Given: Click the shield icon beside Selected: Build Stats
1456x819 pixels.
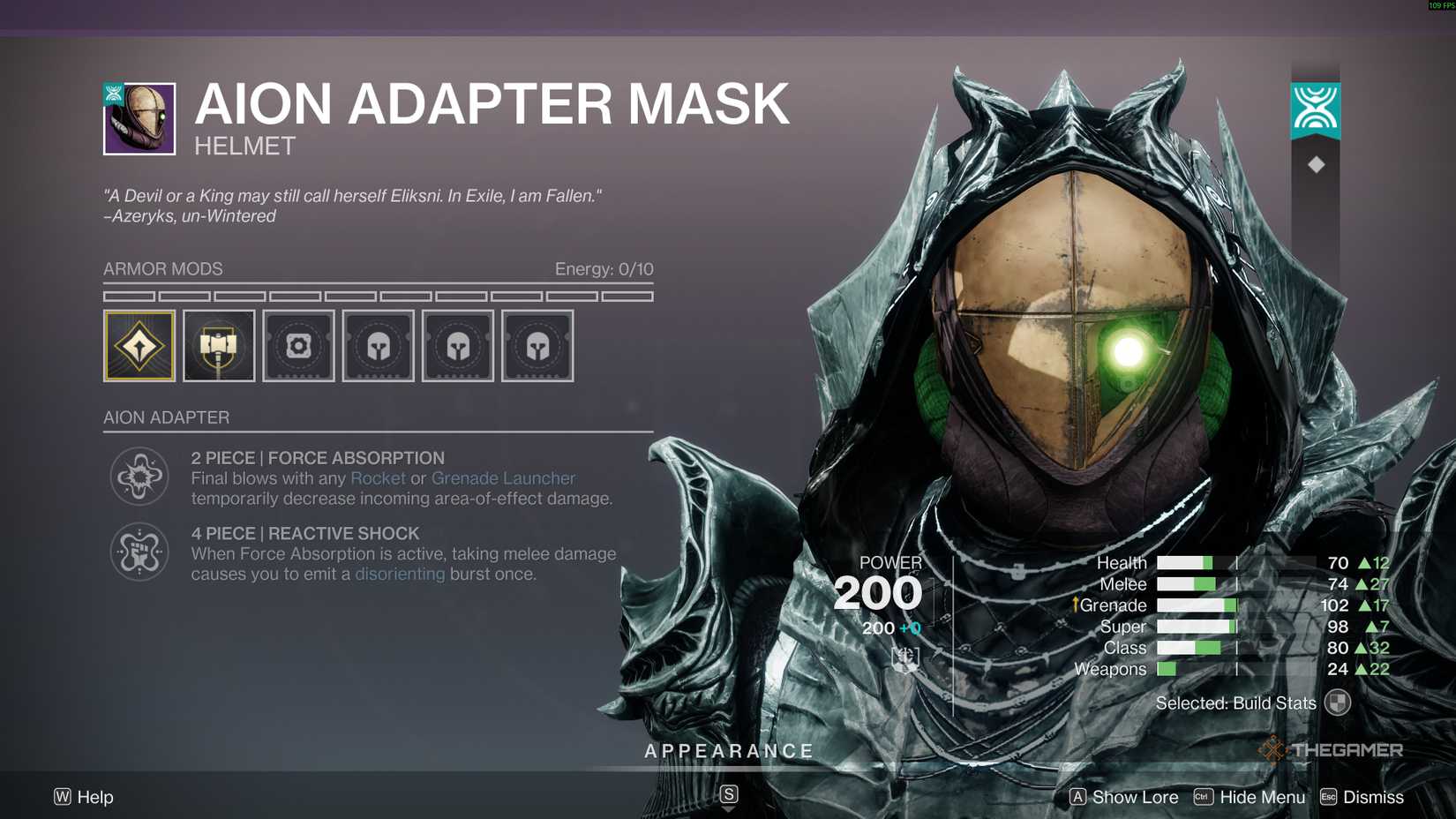Looking at the screenshot, I should (x=1340, y=703).
